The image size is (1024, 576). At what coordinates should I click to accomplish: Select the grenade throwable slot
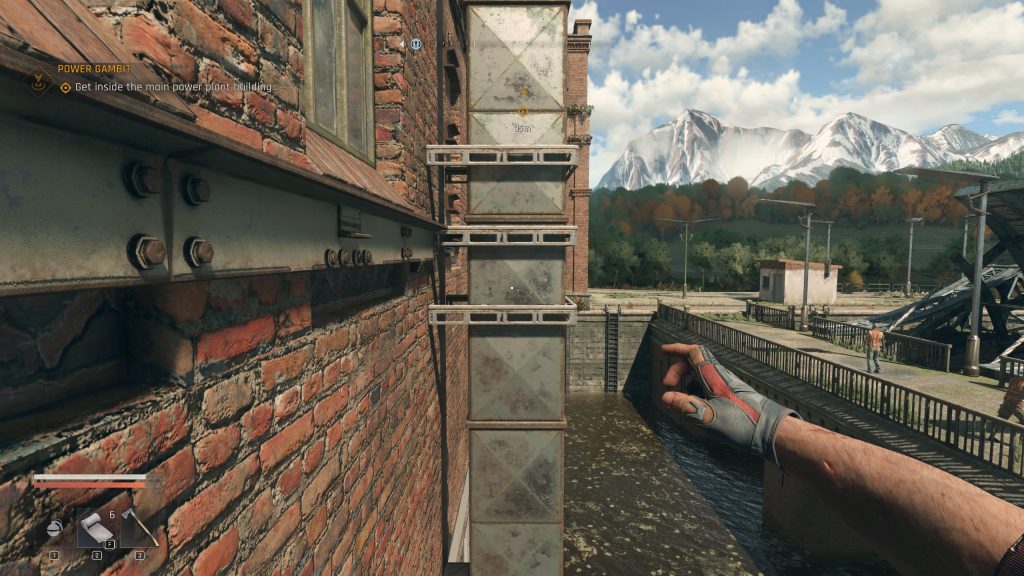coord(56,529)
